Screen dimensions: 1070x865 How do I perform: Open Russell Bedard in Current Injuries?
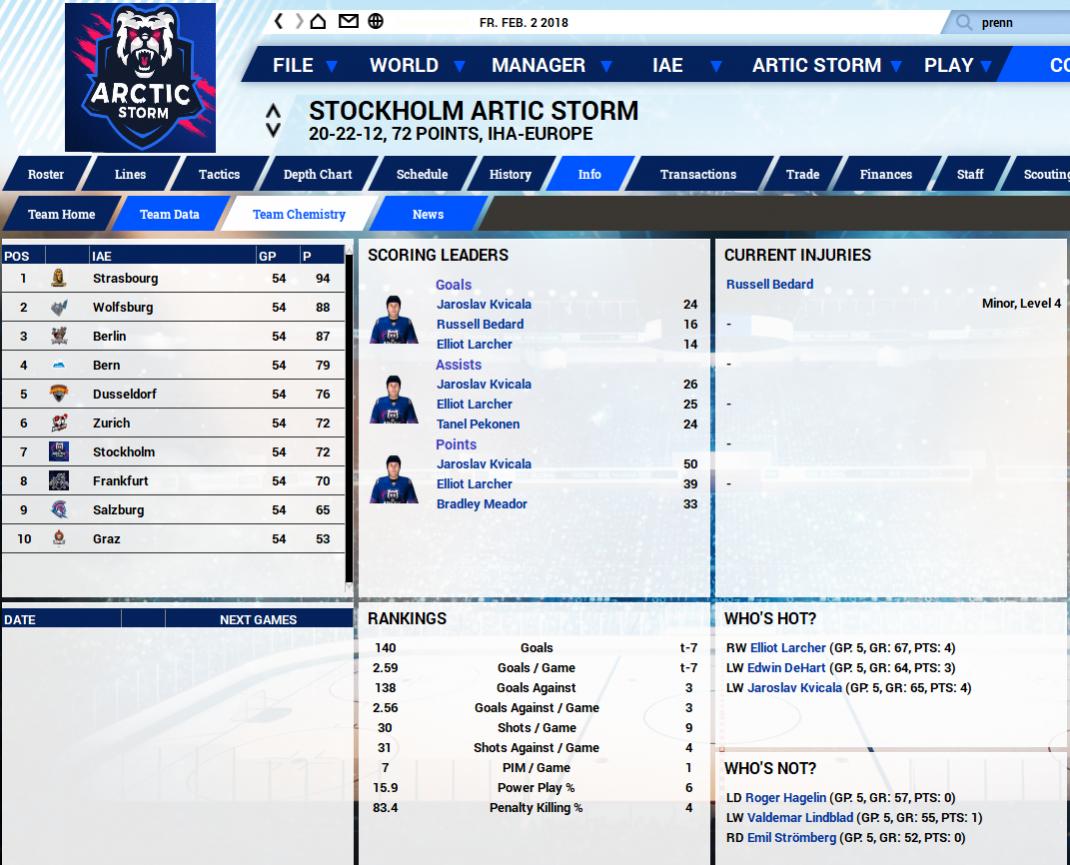769,284
